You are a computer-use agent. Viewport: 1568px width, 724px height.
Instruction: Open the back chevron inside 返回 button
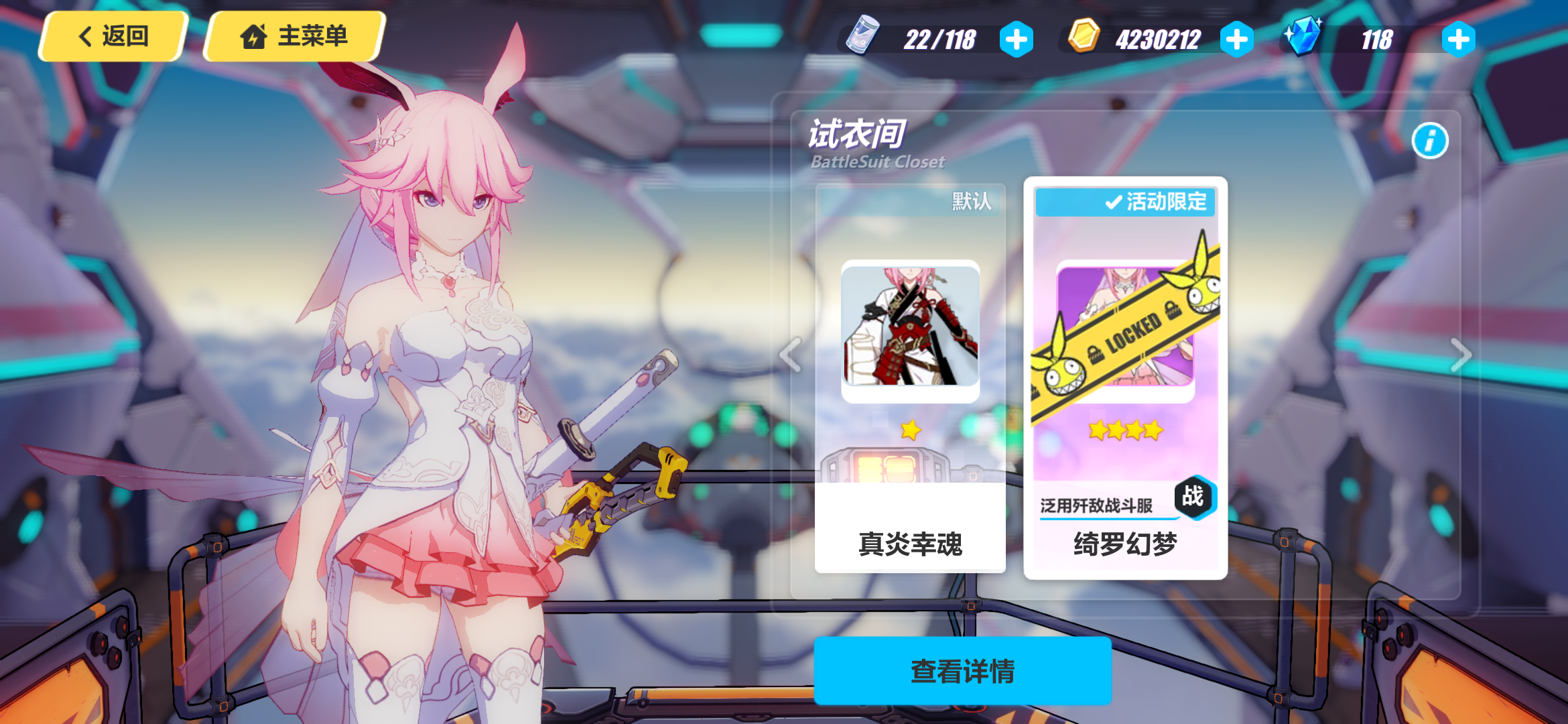click(x=84, y=37)
